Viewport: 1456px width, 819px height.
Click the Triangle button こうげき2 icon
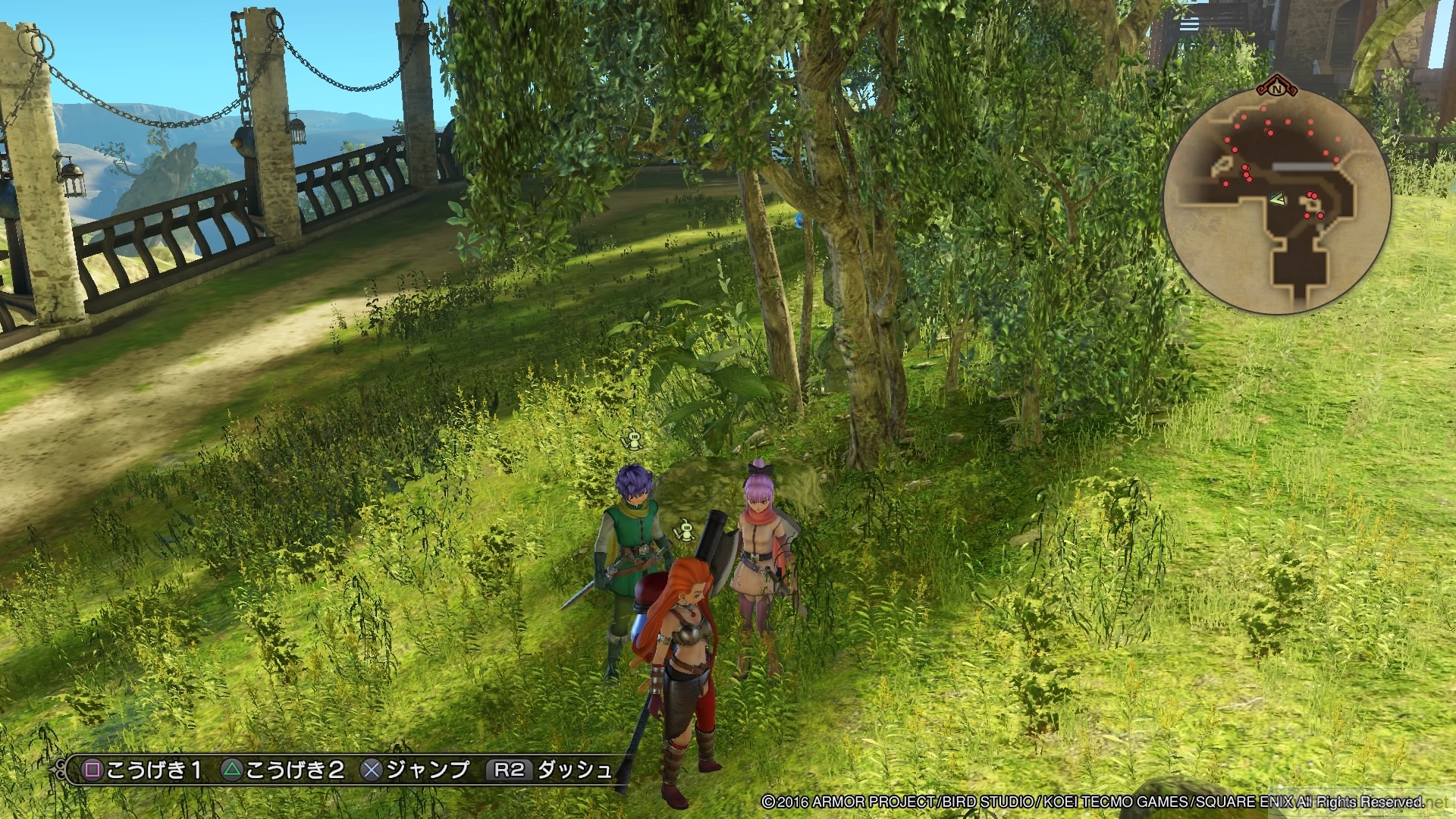tap(232, 771)
